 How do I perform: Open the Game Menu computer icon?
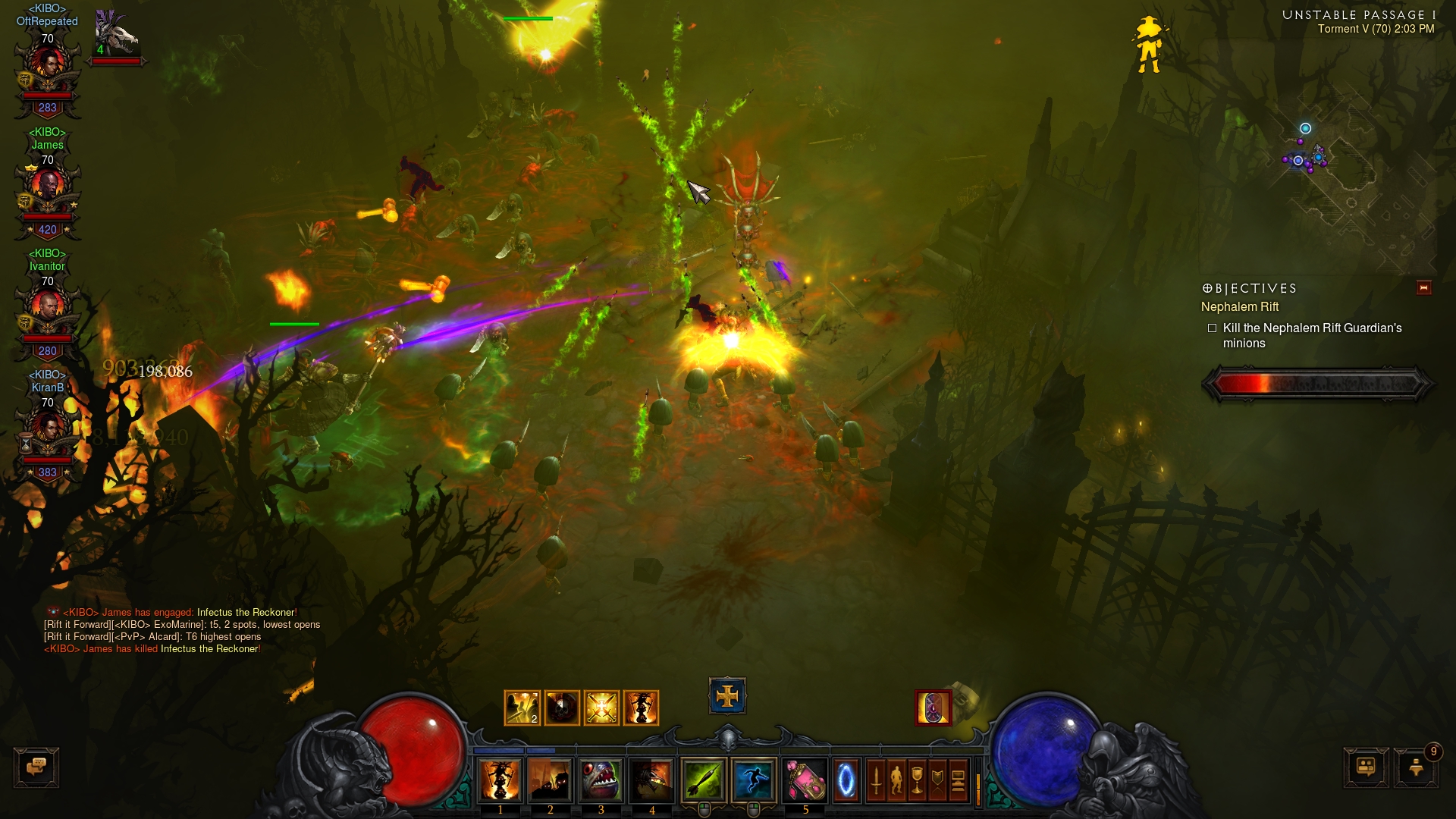click(958, 780)
